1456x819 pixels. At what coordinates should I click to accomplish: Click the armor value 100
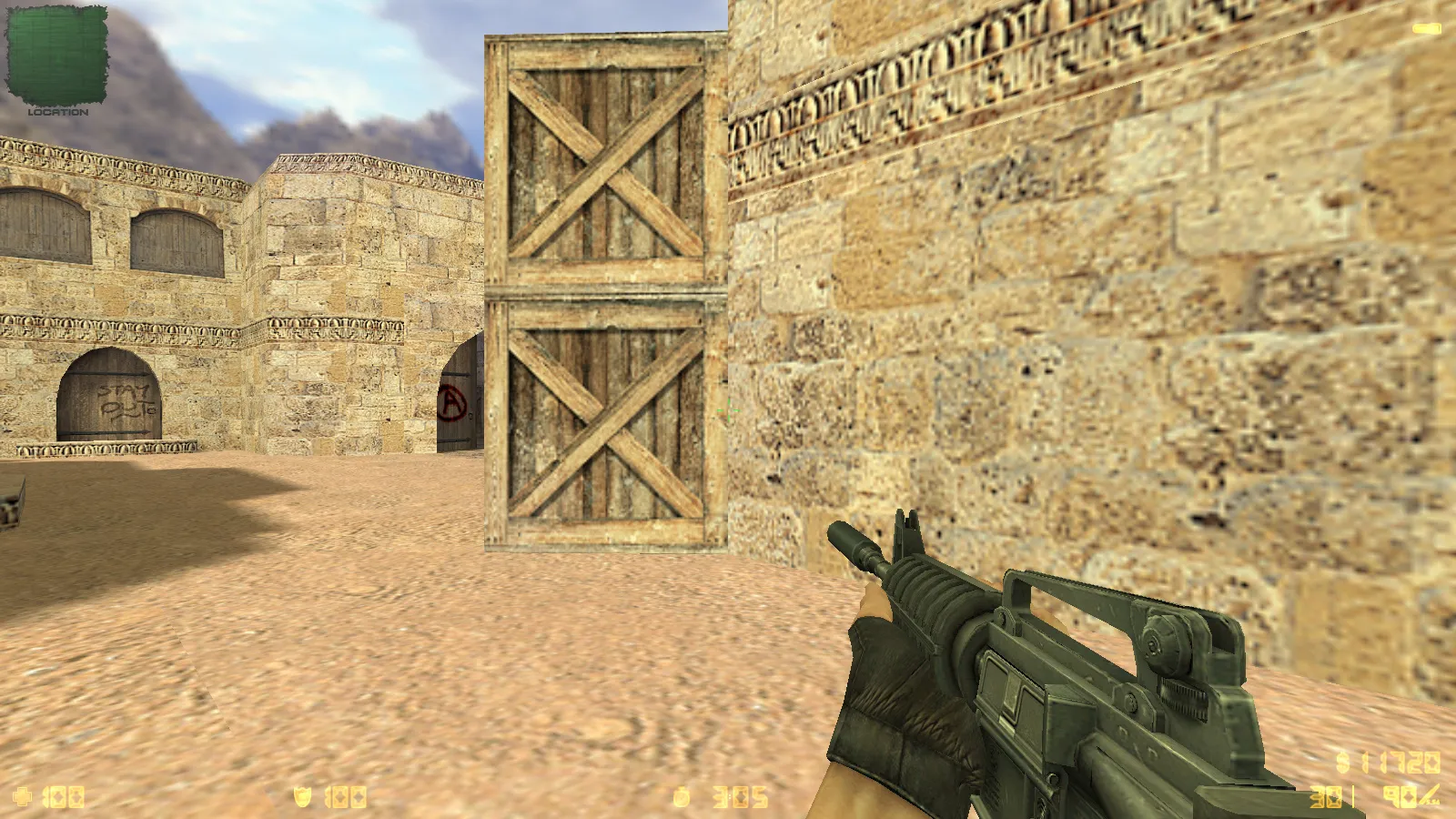pos(346,796)
